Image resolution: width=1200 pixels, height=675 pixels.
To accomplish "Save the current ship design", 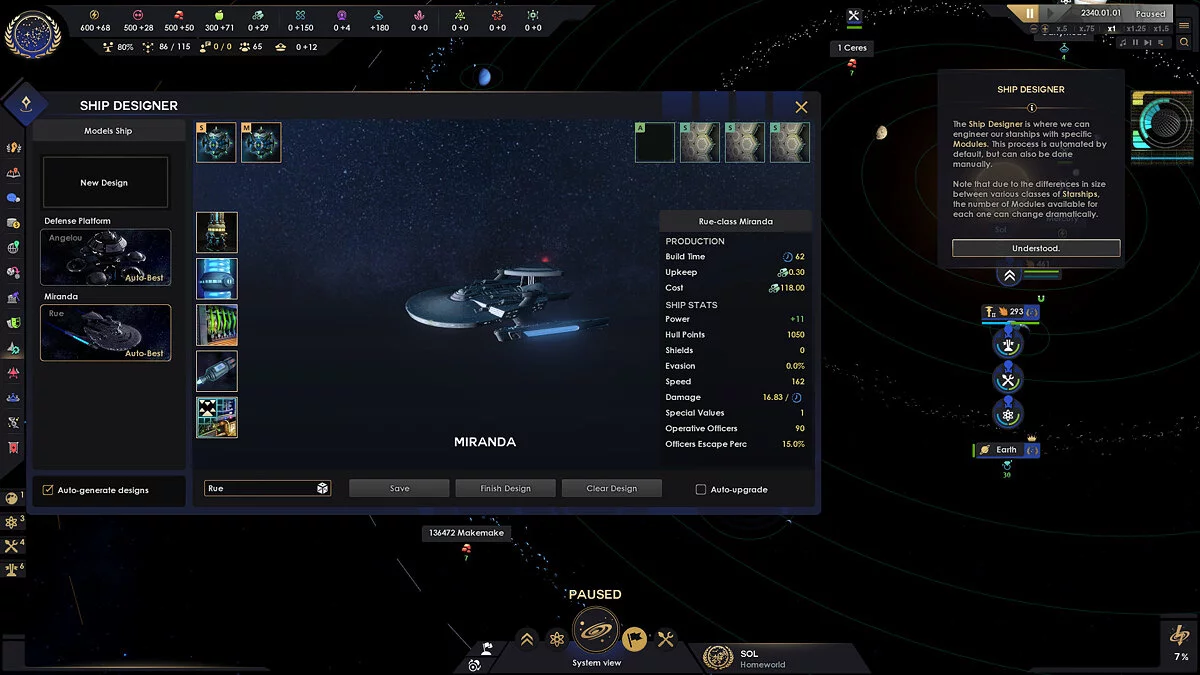I will tap(399, 488).
